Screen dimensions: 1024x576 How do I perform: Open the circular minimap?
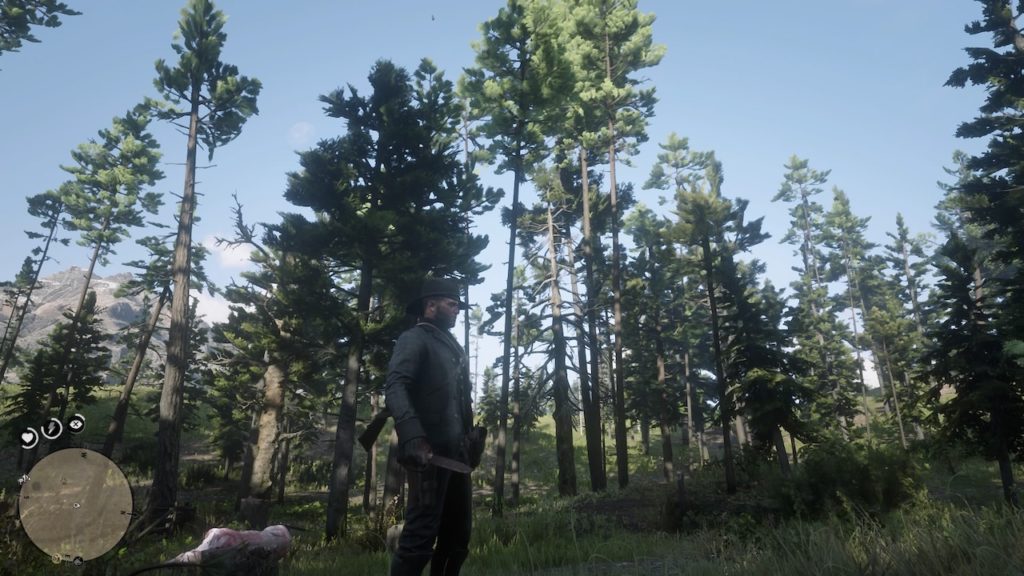[x=75, y=504]
